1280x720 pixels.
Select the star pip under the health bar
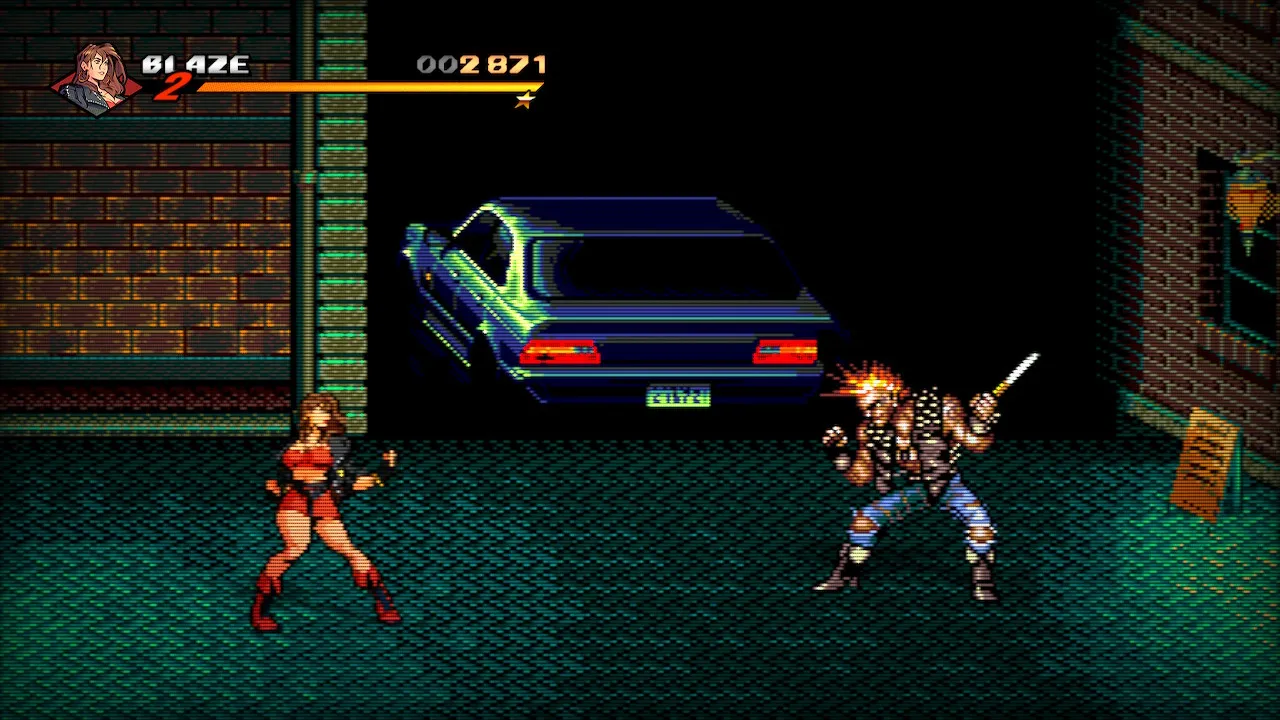click(x=524, y=100)
